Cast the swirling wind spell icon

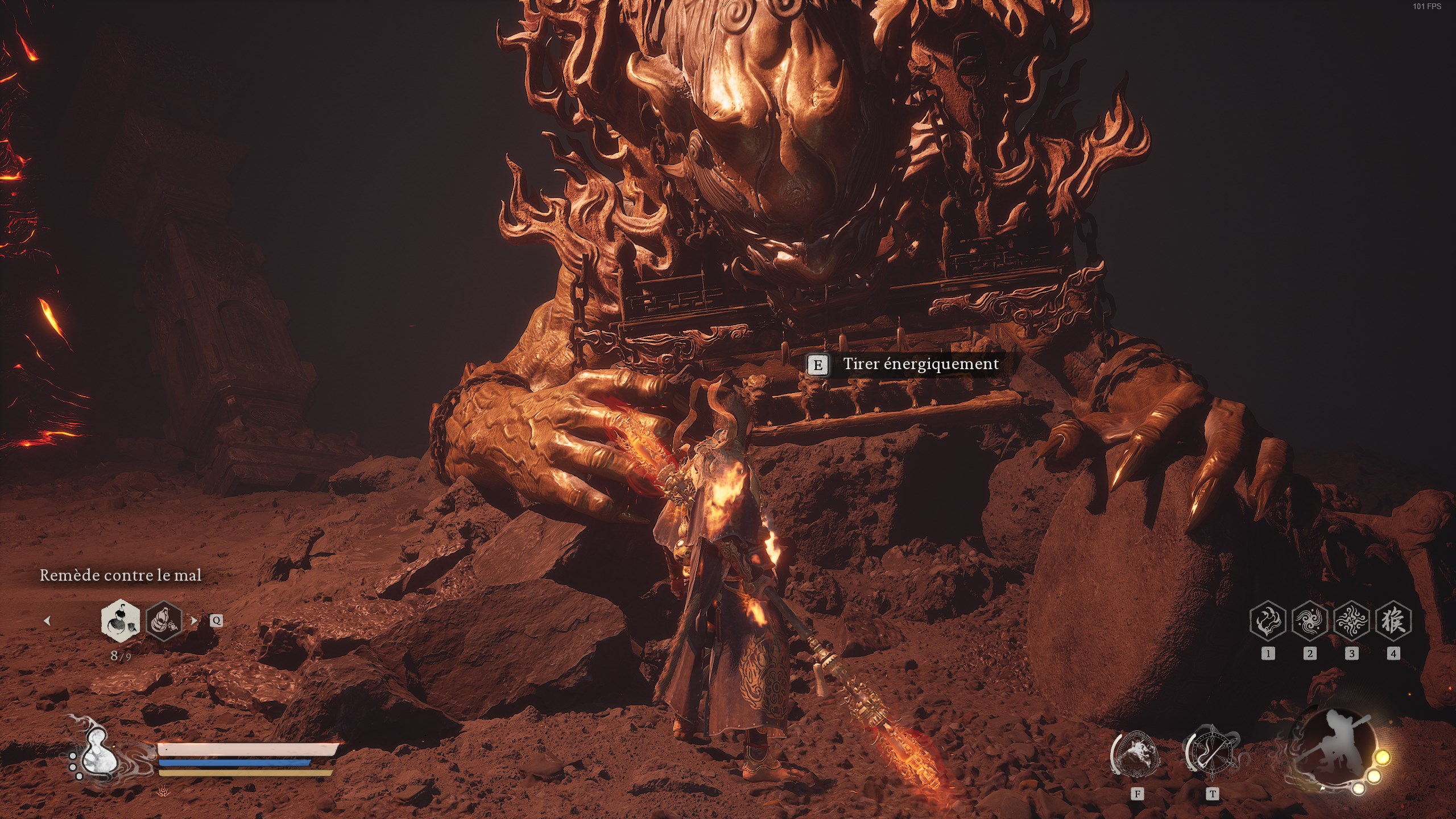pyautogui.click(x=1309, y=621)
